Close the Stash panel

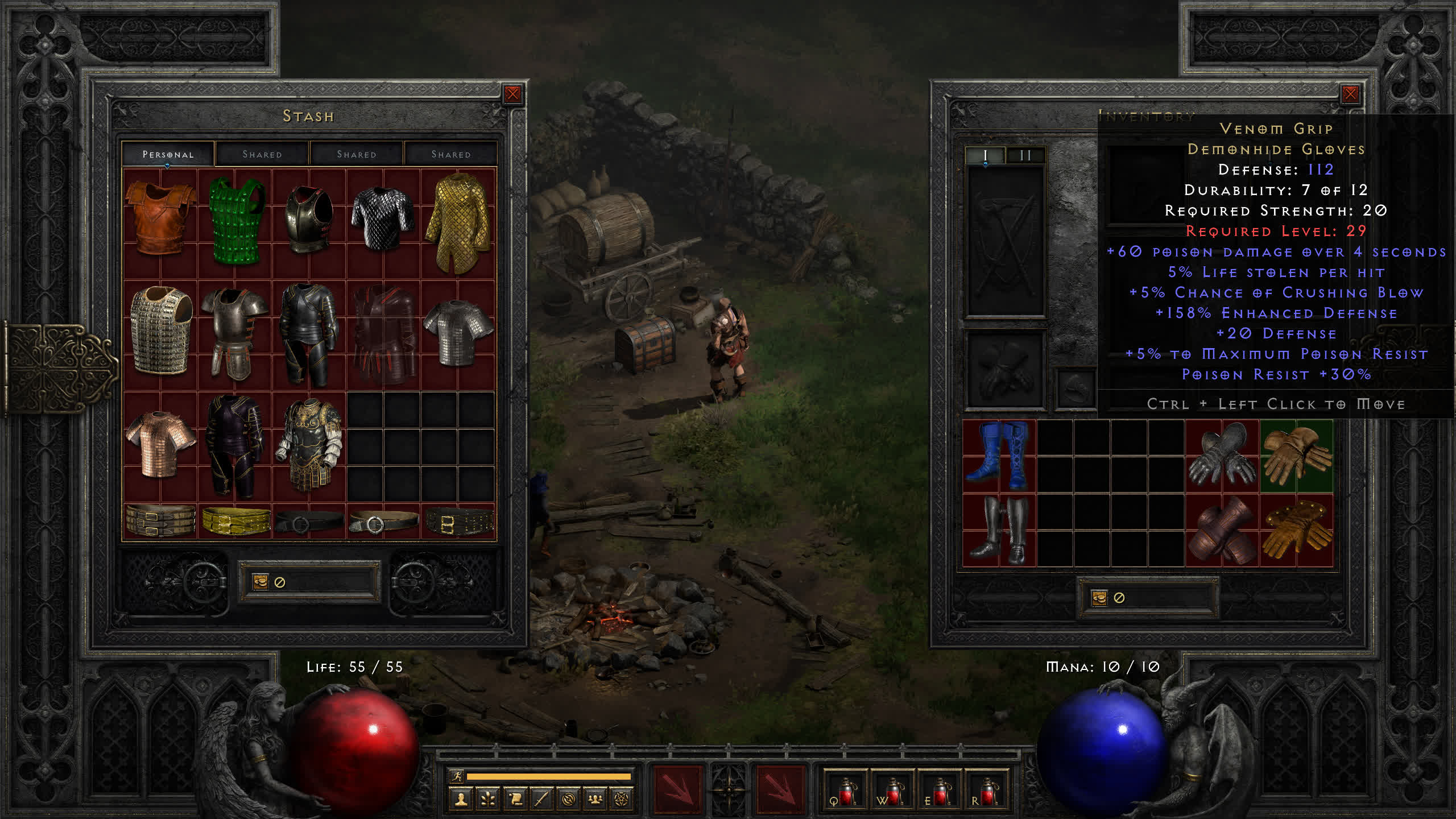512,94
